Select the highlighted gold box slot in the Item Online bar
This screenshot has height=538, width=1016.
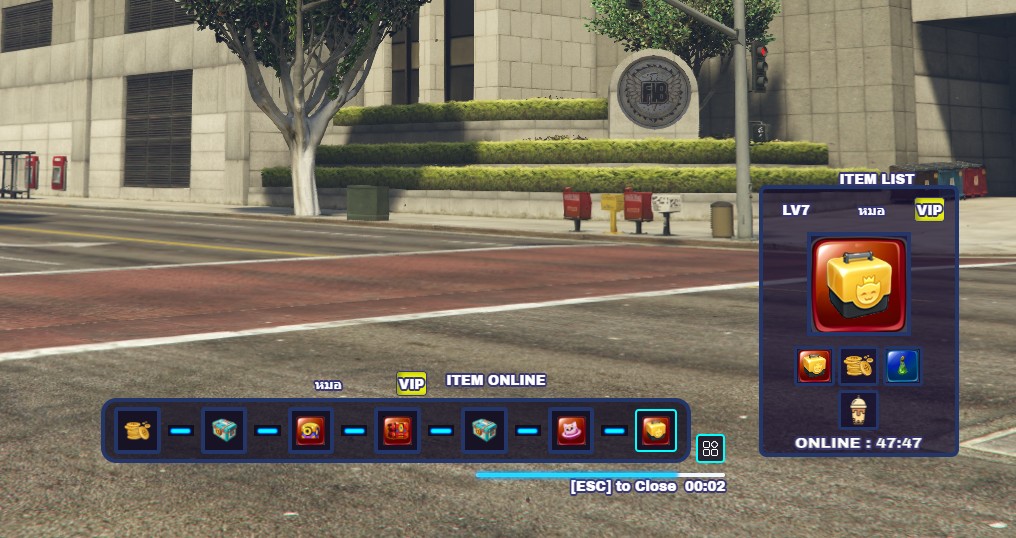[x=656, y=430]
